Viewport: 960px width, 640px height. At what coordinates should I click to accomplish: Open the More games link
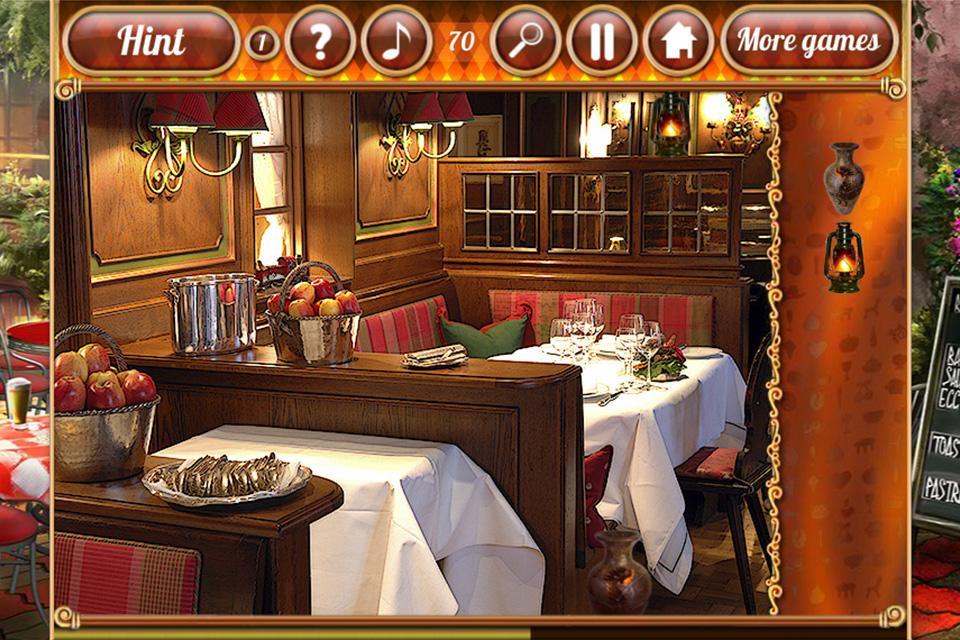pyautogui.click(x=809, y=41)
